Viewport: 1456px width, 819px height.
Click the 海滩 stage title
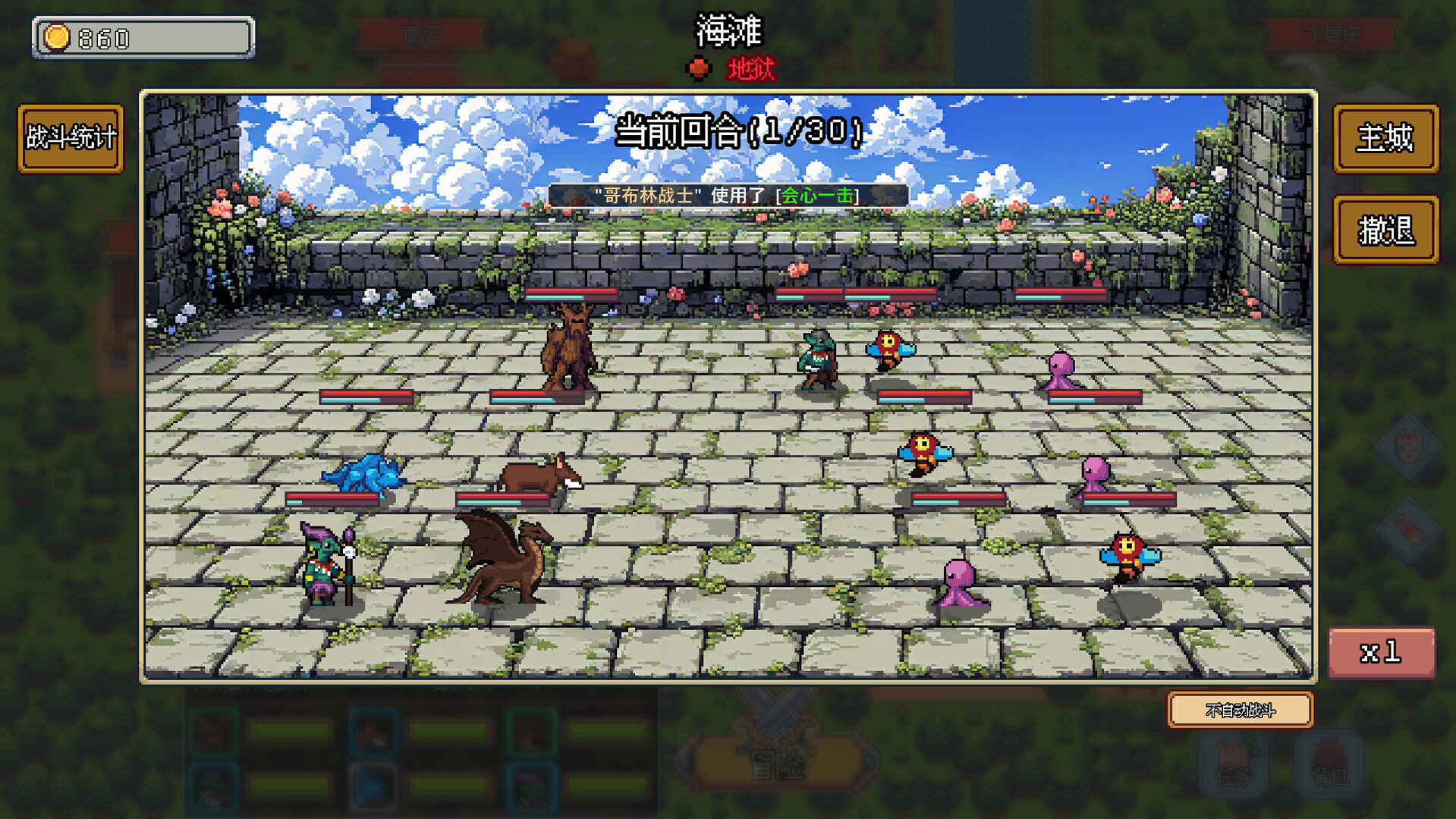[x=727, y=32]
